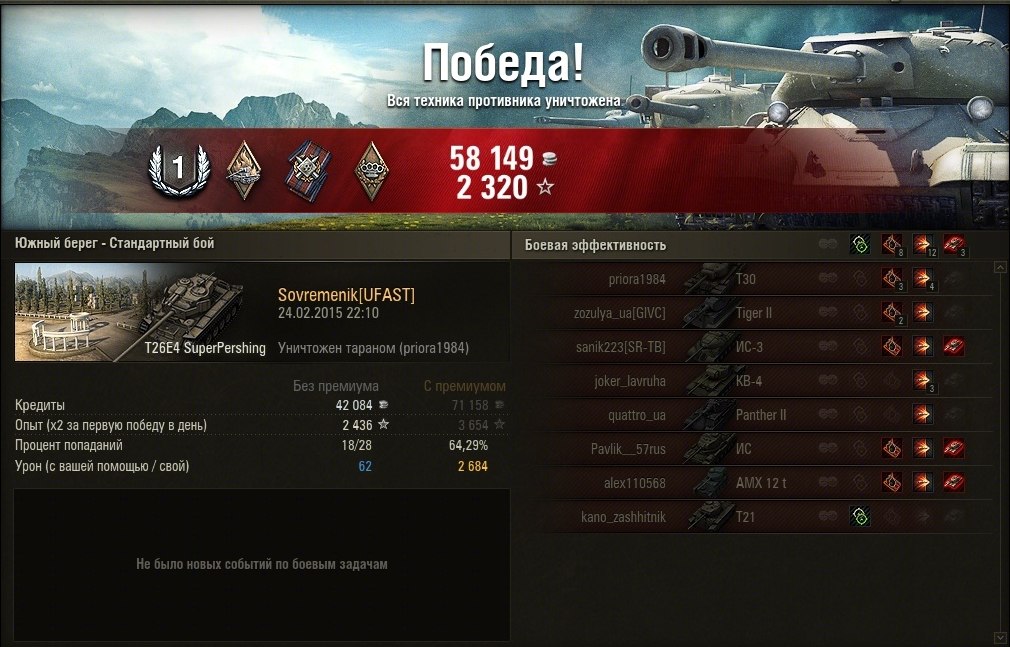The width and height of the screenshot is (1010, 647).
Task: Select the first-class mastery badge icon
Action: coord(179,170)
